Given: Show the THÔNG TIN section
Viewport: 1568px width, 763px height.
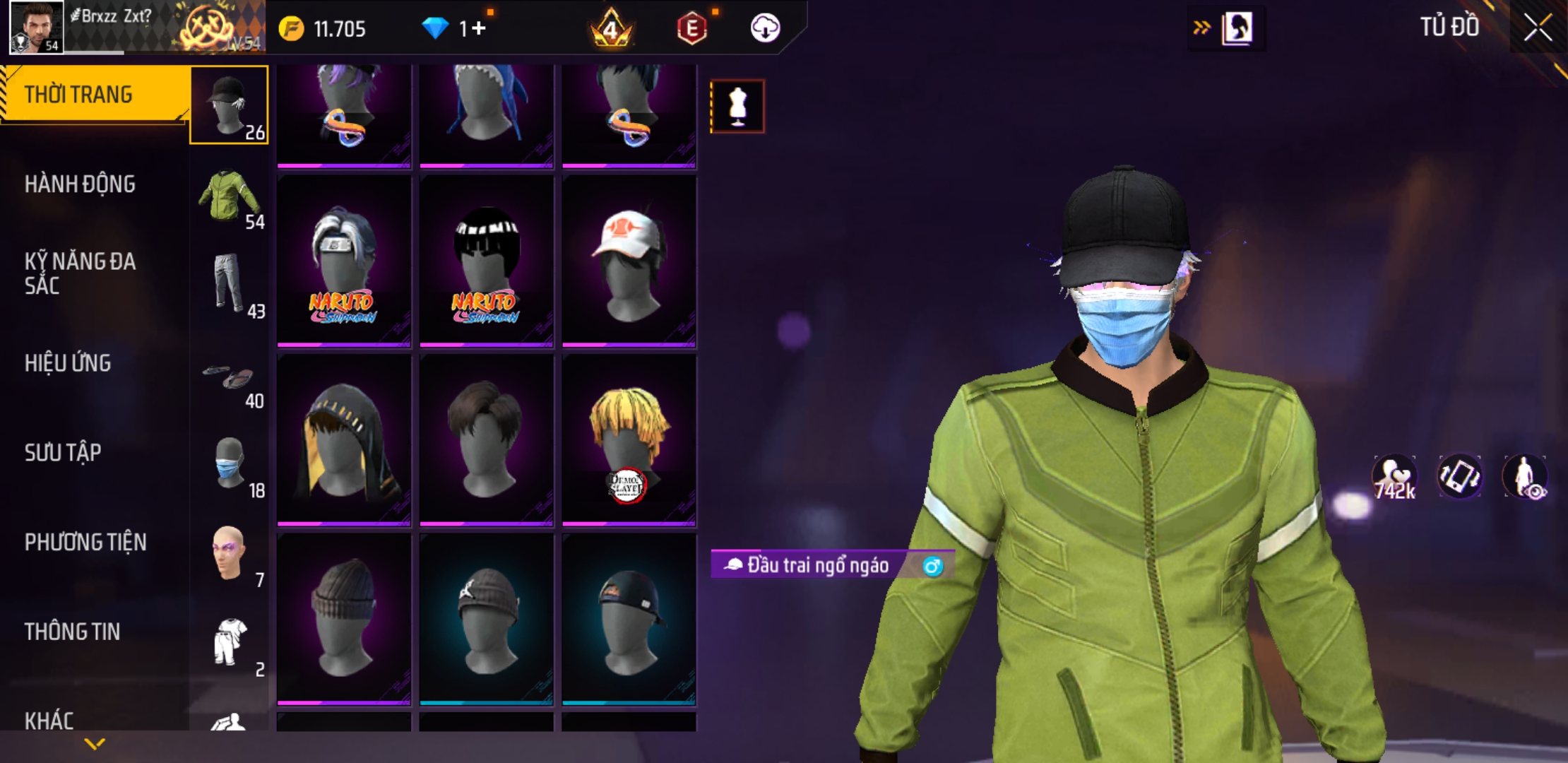Looking at the screenshot, I should (72, 632).
